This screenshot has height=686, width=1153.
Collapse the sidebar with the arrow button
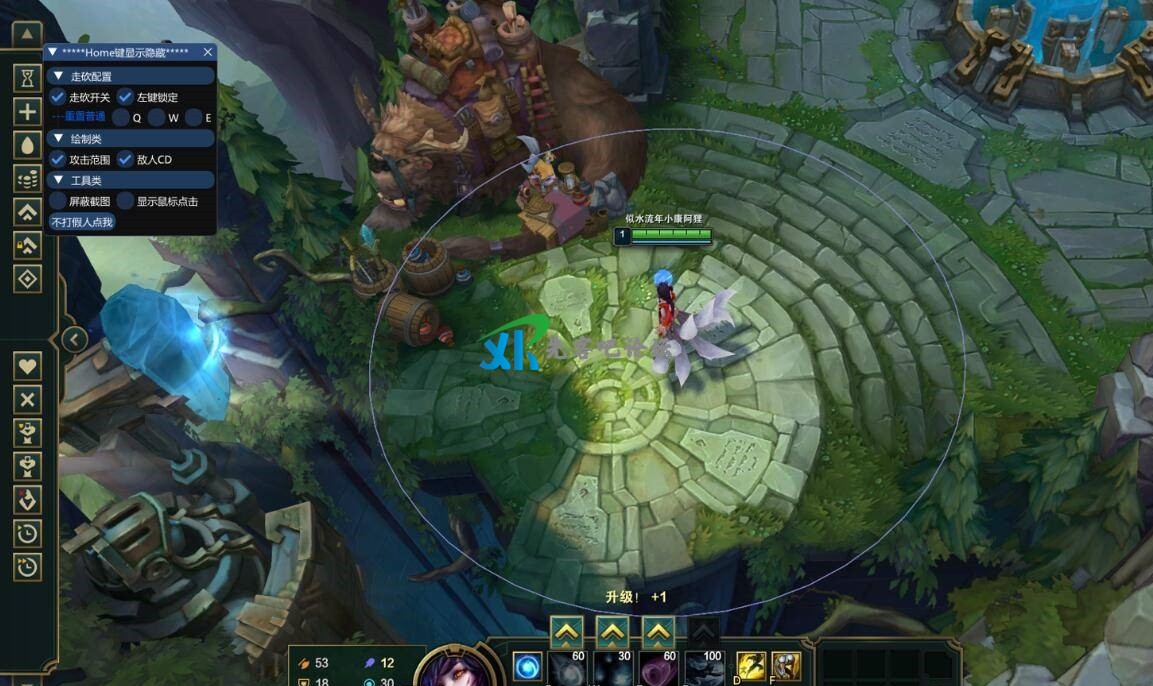74,339
